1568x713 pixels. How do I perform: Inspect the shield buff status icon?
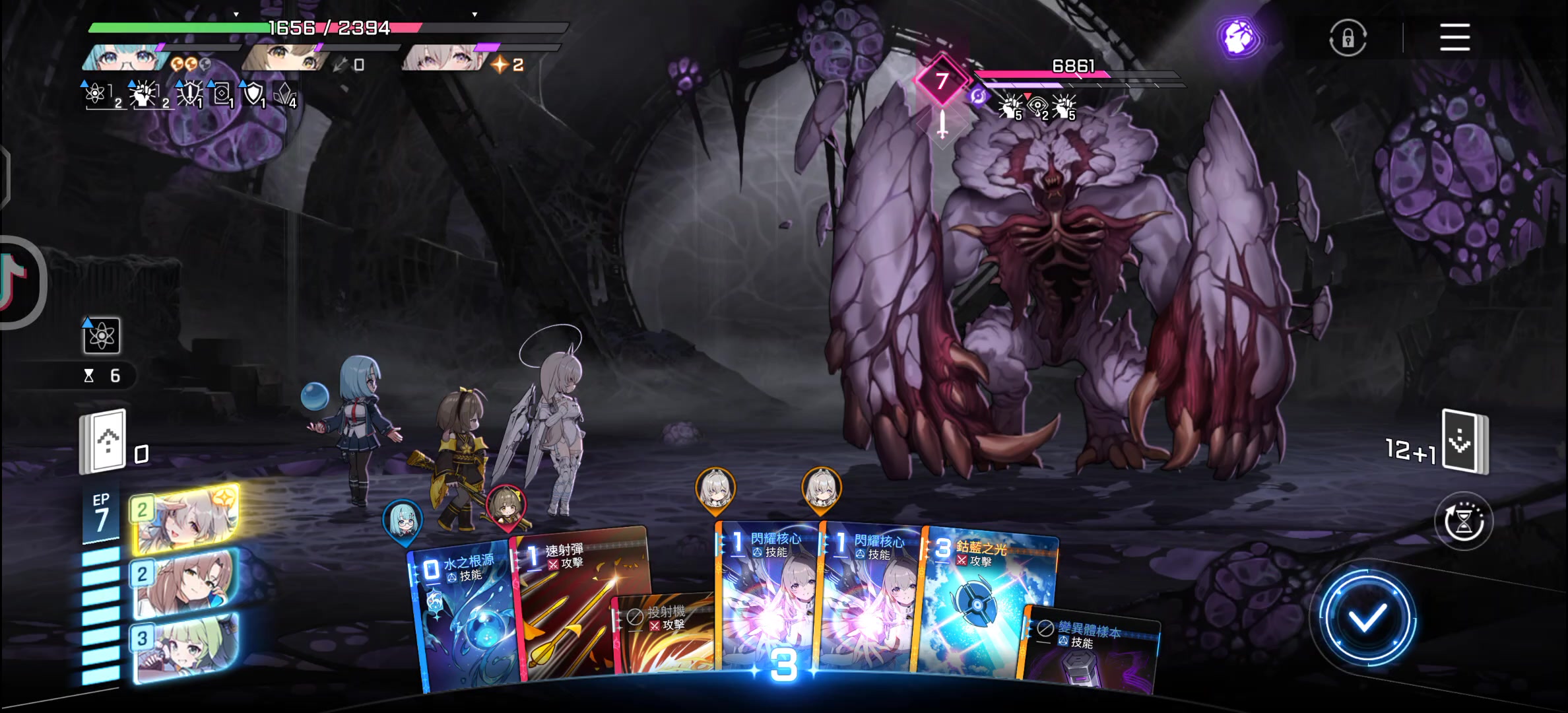[x=253, y=94]
